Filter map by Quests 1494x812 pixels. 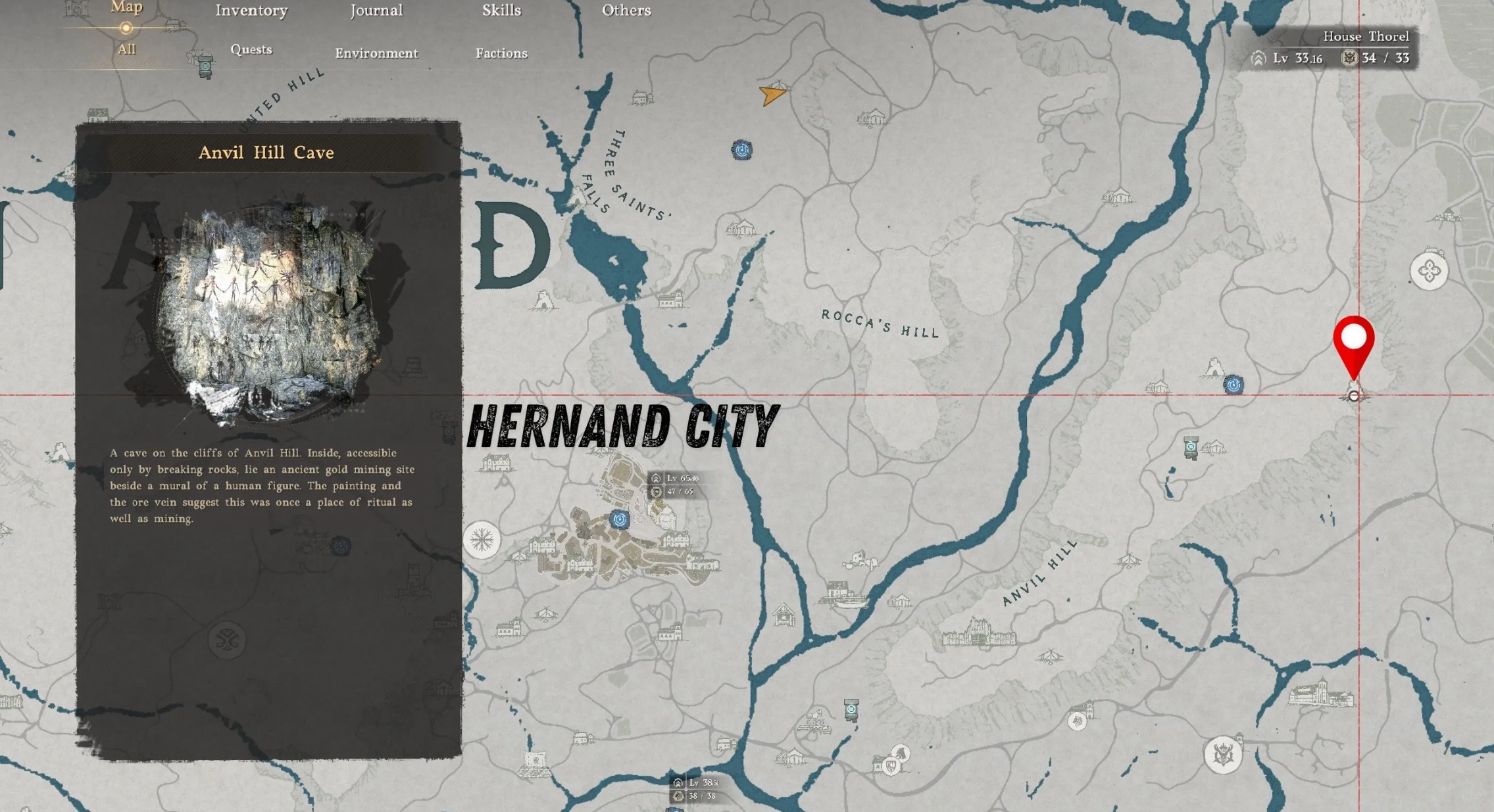point(251,50)
